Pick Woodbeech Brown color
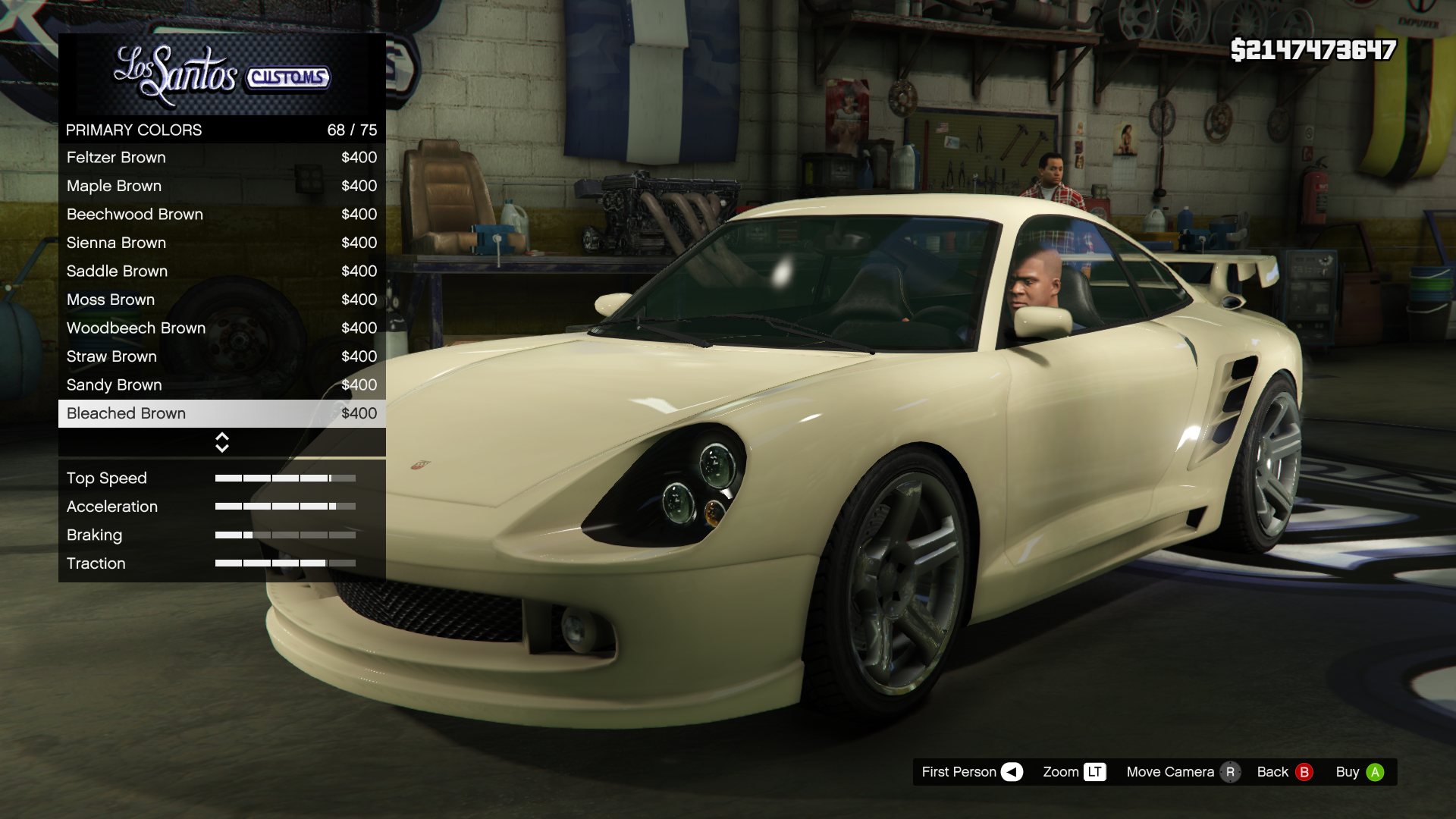The width and height of the screenshot is (1456, 819). (x=221, y=328)
